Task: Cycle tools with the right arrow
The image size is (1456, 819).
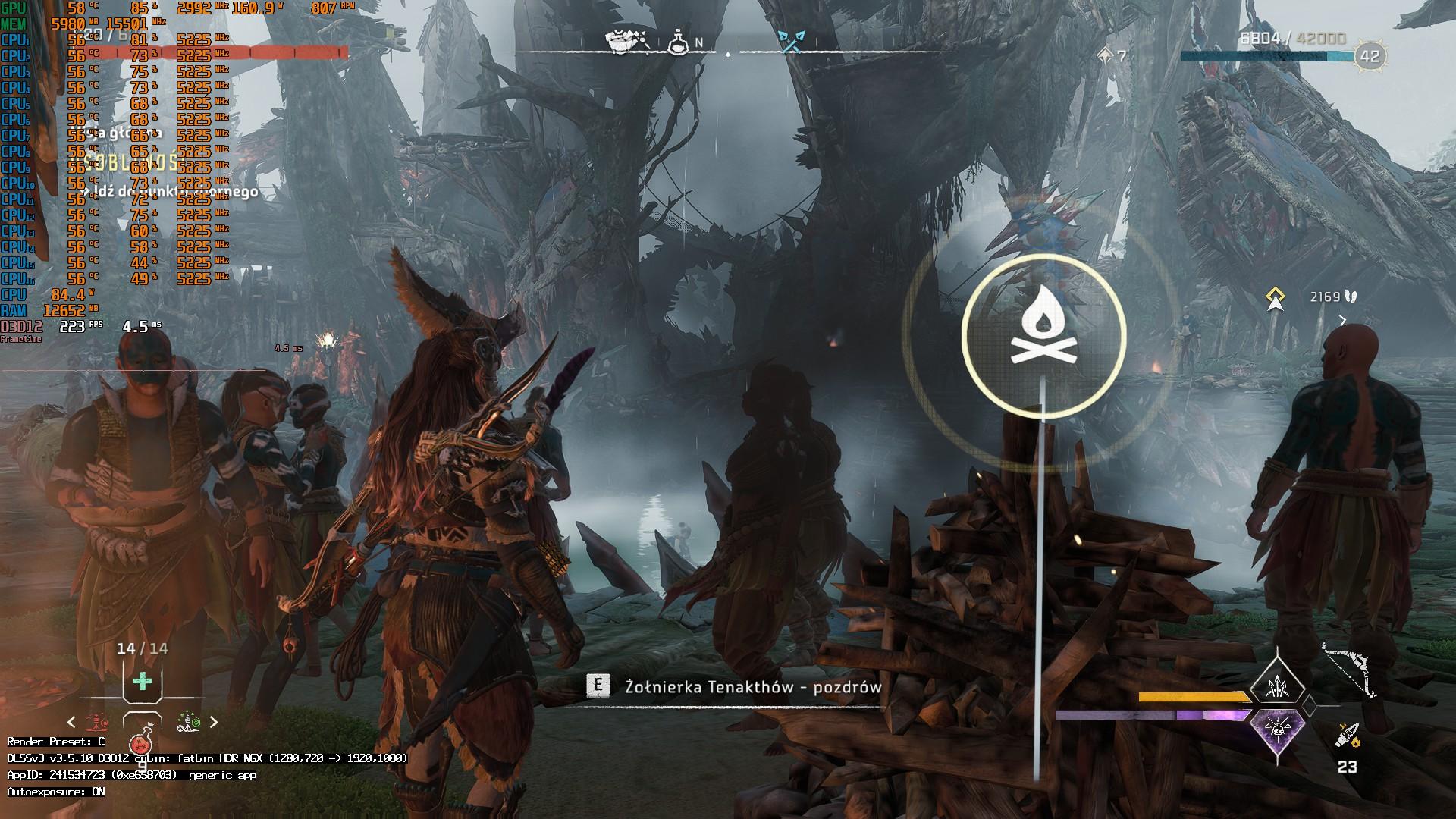Action: pos(214,722)
